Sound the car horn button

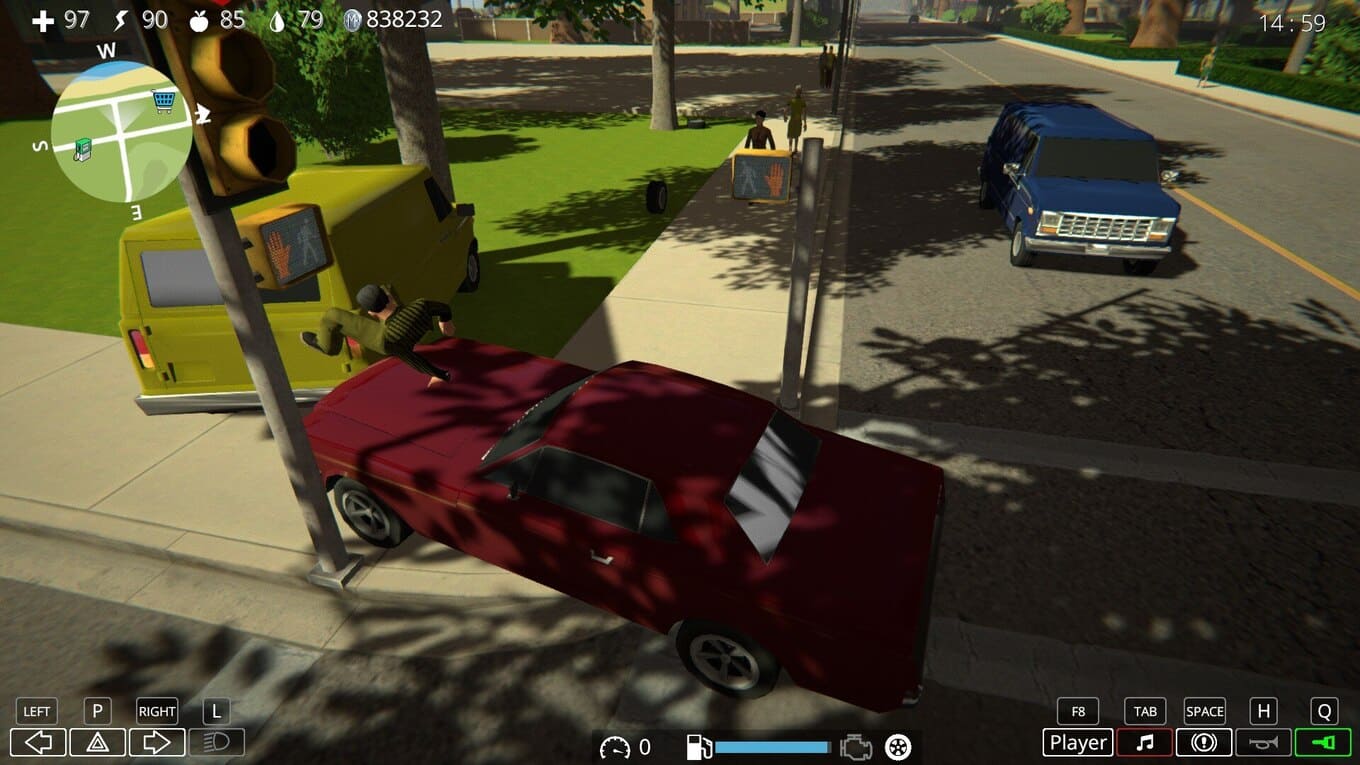click(x=1263, y=743)
